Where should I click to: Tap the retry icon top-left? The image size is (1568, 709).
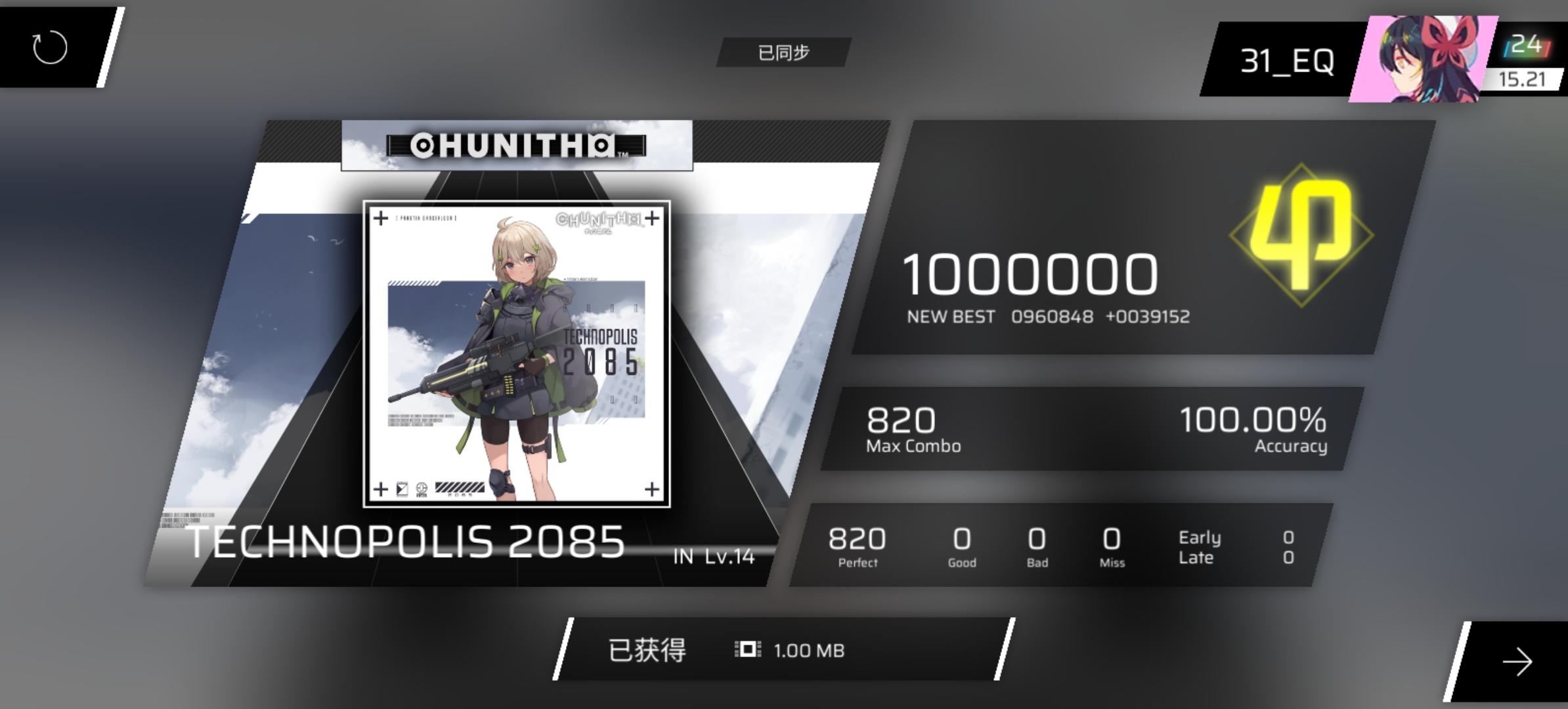[x=49, y=49]
